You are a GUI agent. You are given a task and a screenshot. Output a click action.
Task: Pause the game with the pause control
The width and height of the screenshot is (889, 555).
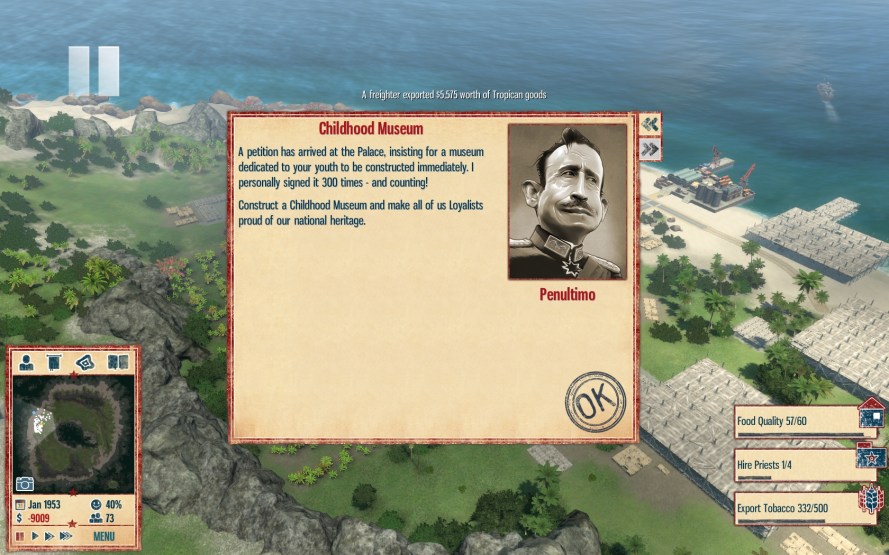tap(19, 536)
